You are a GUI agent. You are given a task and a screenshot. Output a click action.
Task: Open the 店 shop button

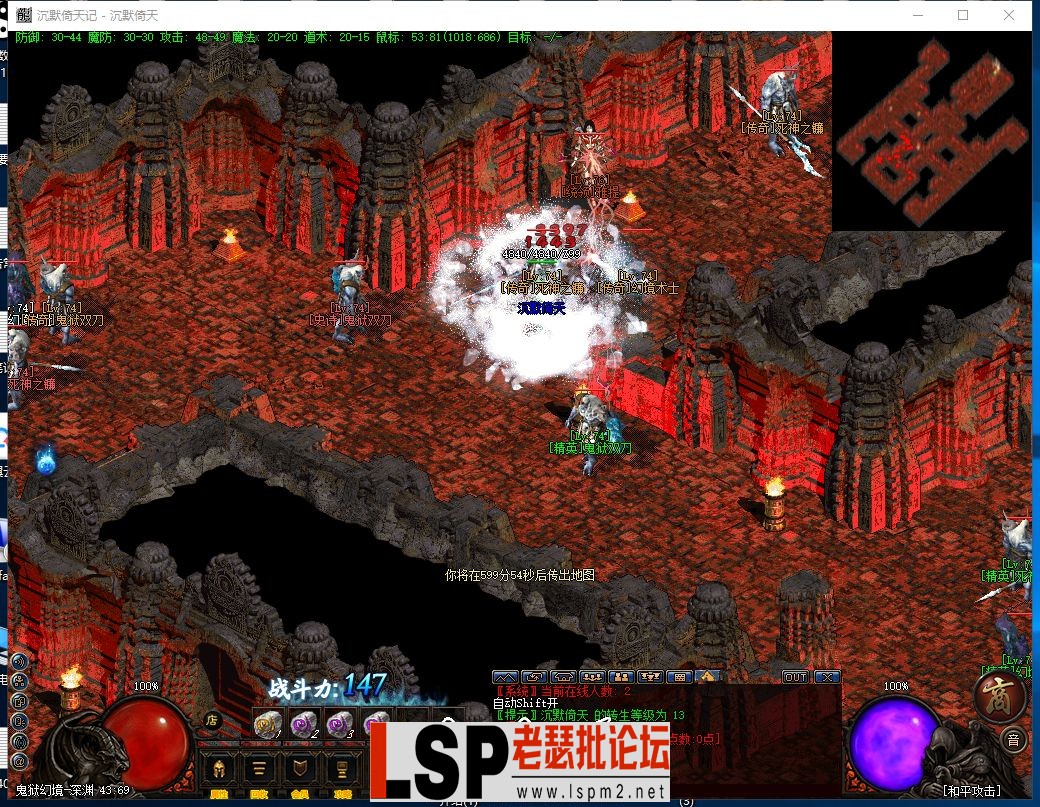coord(211,718)
